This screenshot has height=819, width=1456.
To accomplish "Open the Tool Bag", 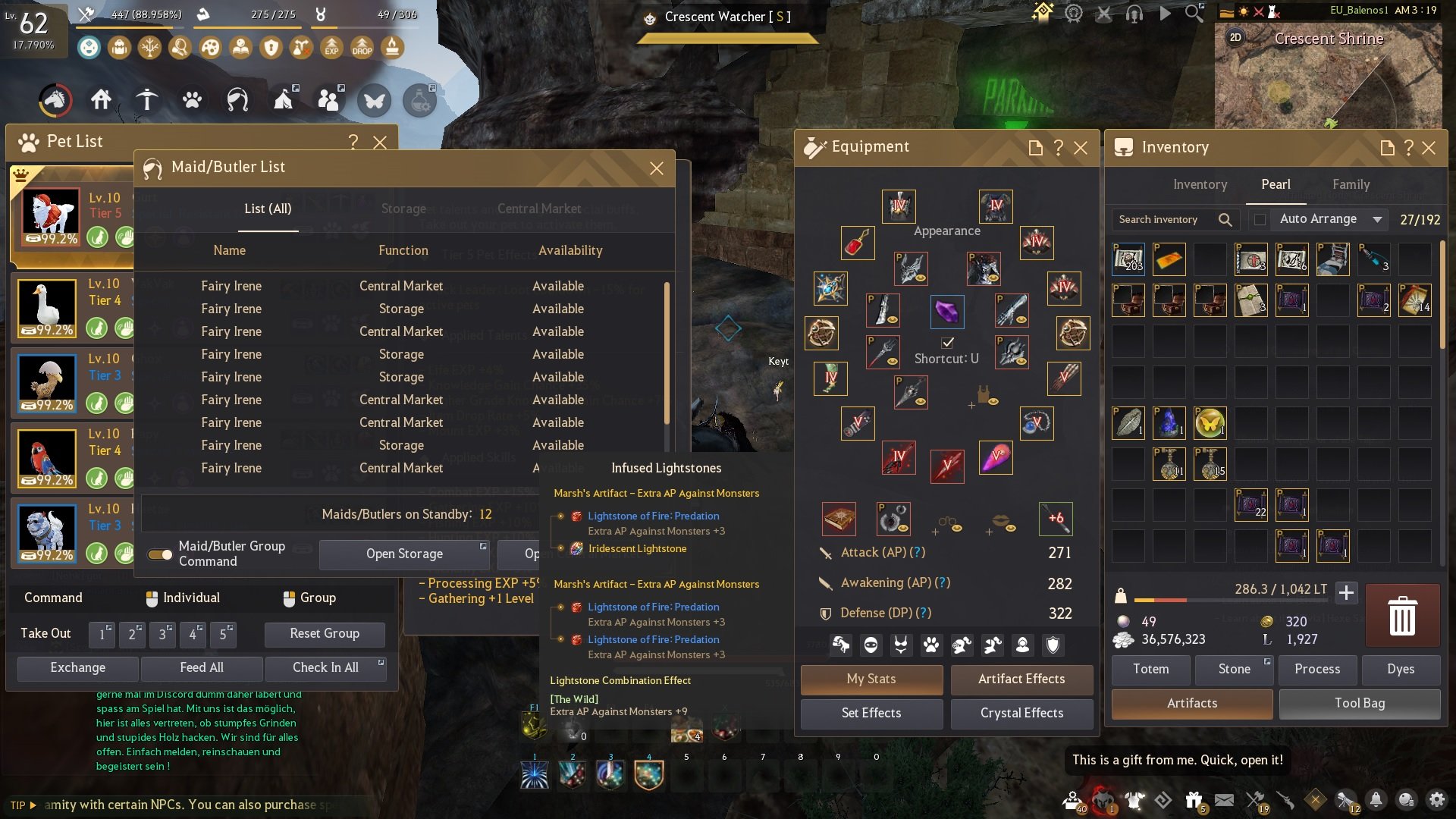I will point(1359,704).
